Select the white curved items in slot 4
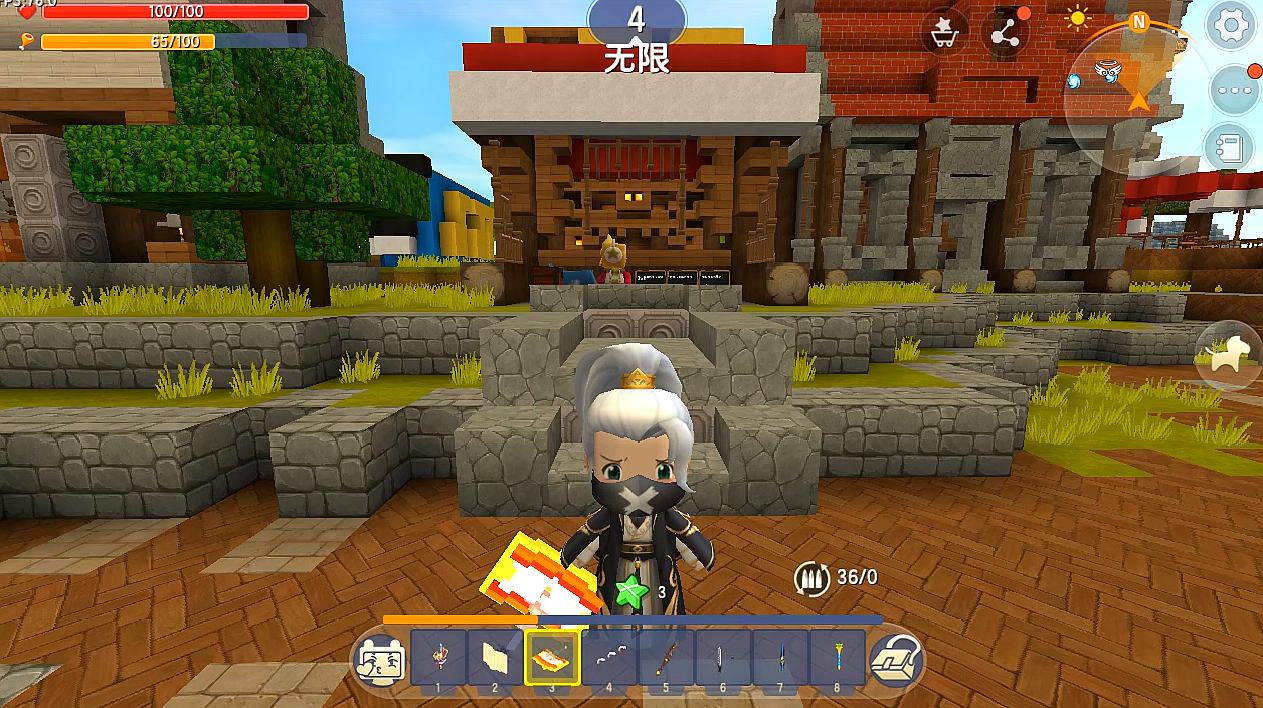Screen dimensions: 1263x708 (x=609, y=658)
